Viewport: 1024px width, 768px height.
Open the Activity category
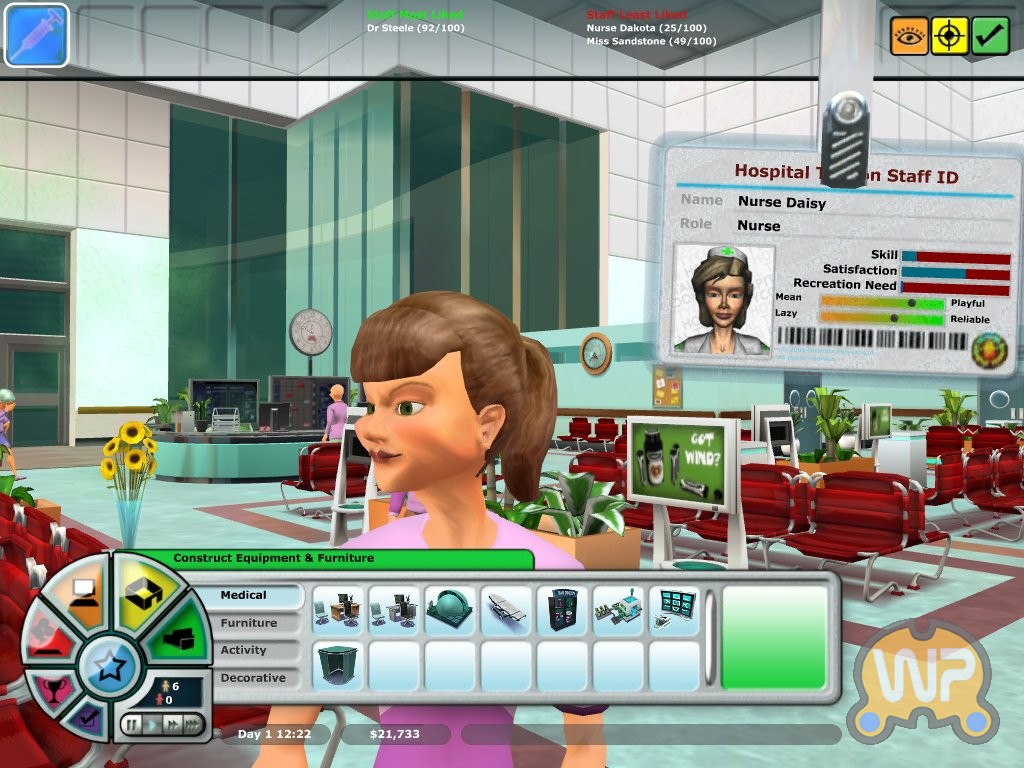244,650
